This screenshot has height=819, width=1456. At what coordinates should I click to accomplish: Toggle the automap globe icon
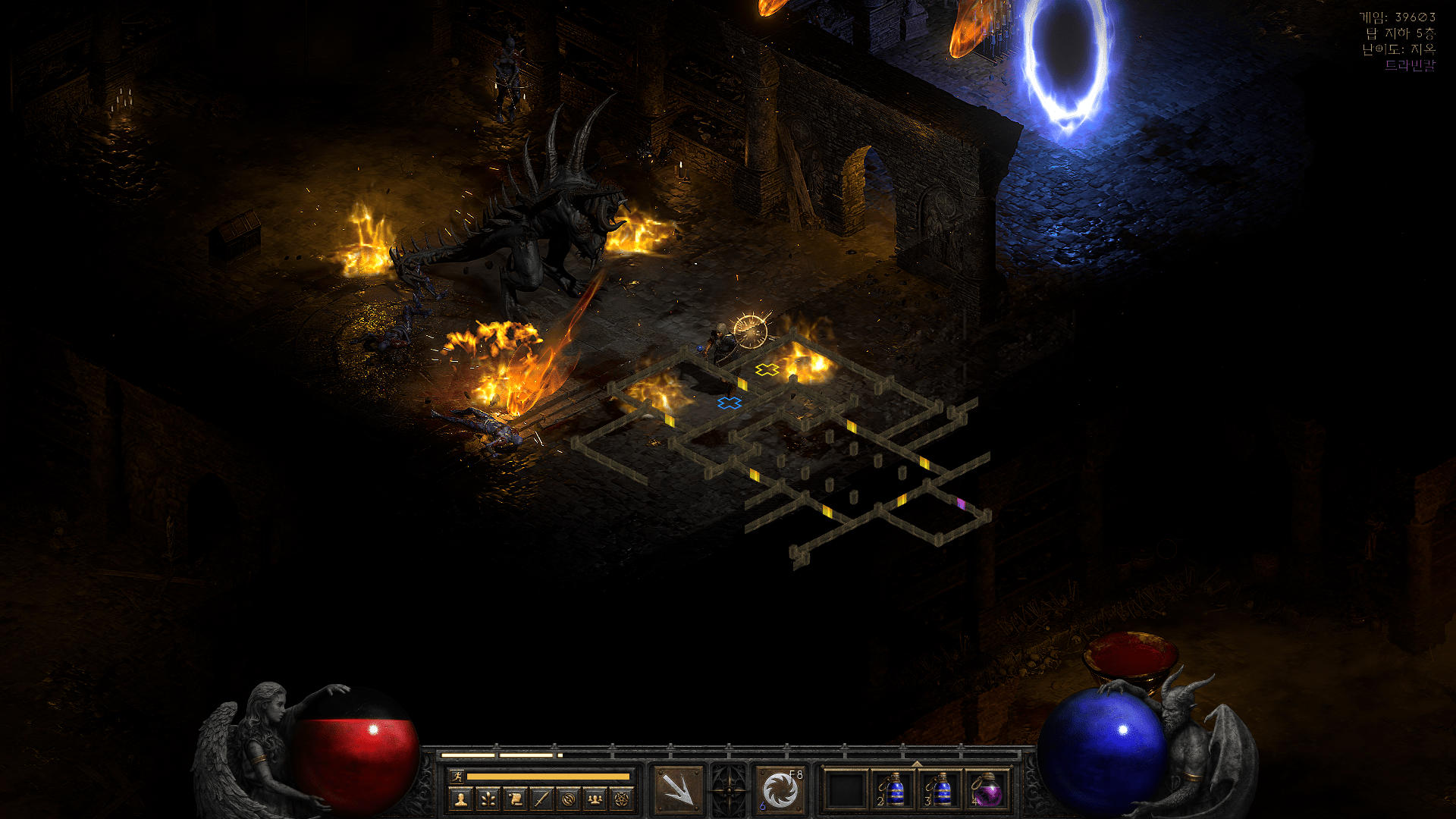pyautogui.click(x=569, y=799)
